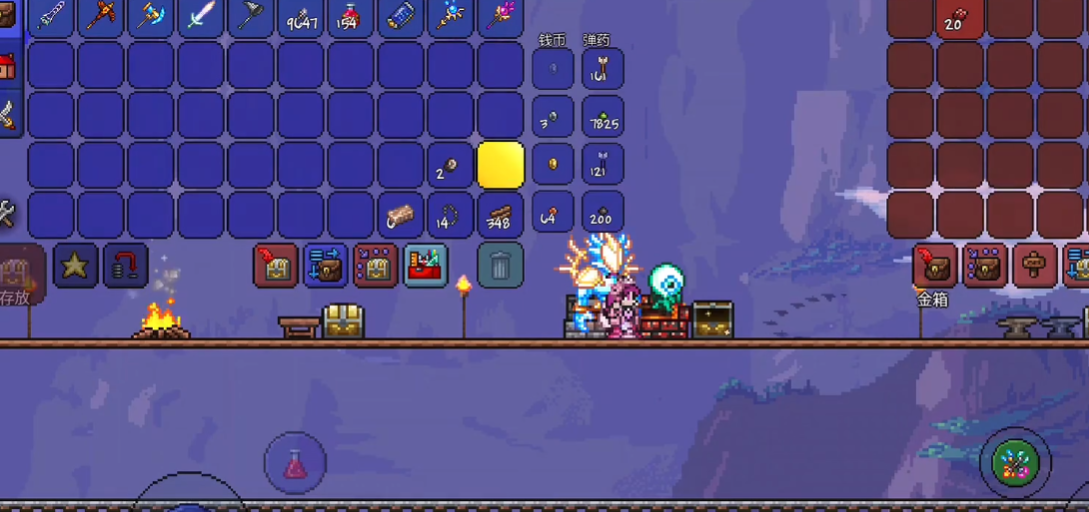Select the hammer in the hotbar
This screenshot has height=512, width=1089.
point(151,17)
